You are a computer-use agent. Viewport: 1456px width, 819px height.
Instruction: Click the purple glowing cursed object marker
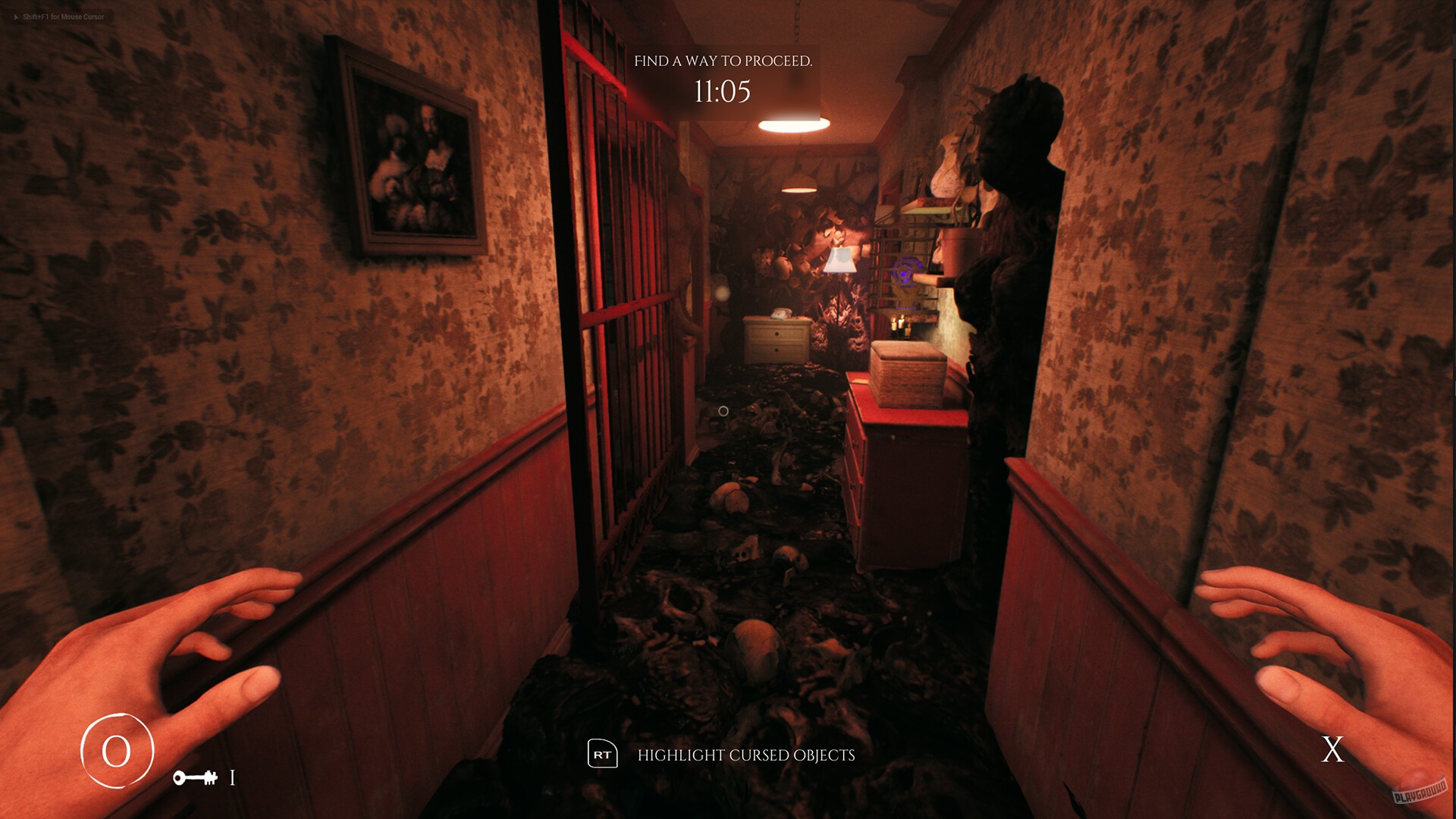[x=902, y=273]
